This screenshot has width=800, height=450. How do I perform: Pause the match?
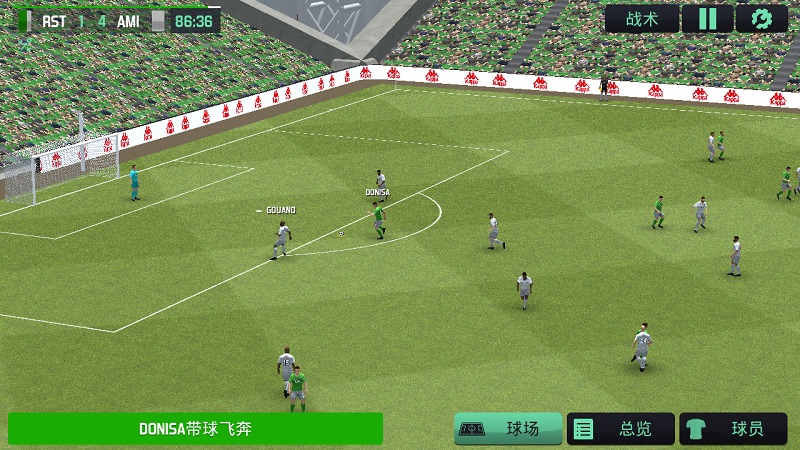pyautogui.click(x=707, y=19)
